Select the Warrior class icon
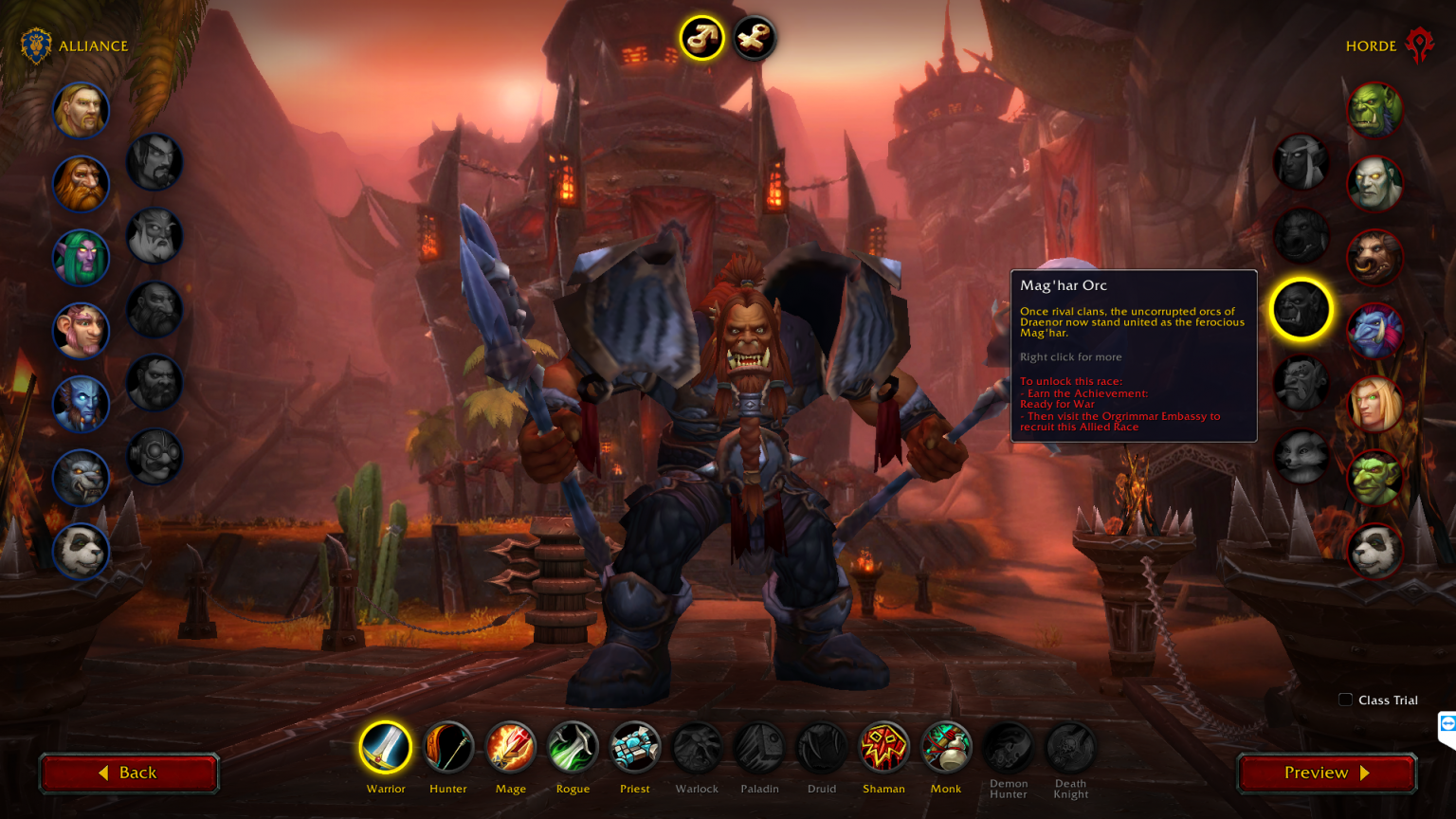Image resolution: width=1456 pixels, height=819 pixels. pyautogui.click(x=385, y=747)
